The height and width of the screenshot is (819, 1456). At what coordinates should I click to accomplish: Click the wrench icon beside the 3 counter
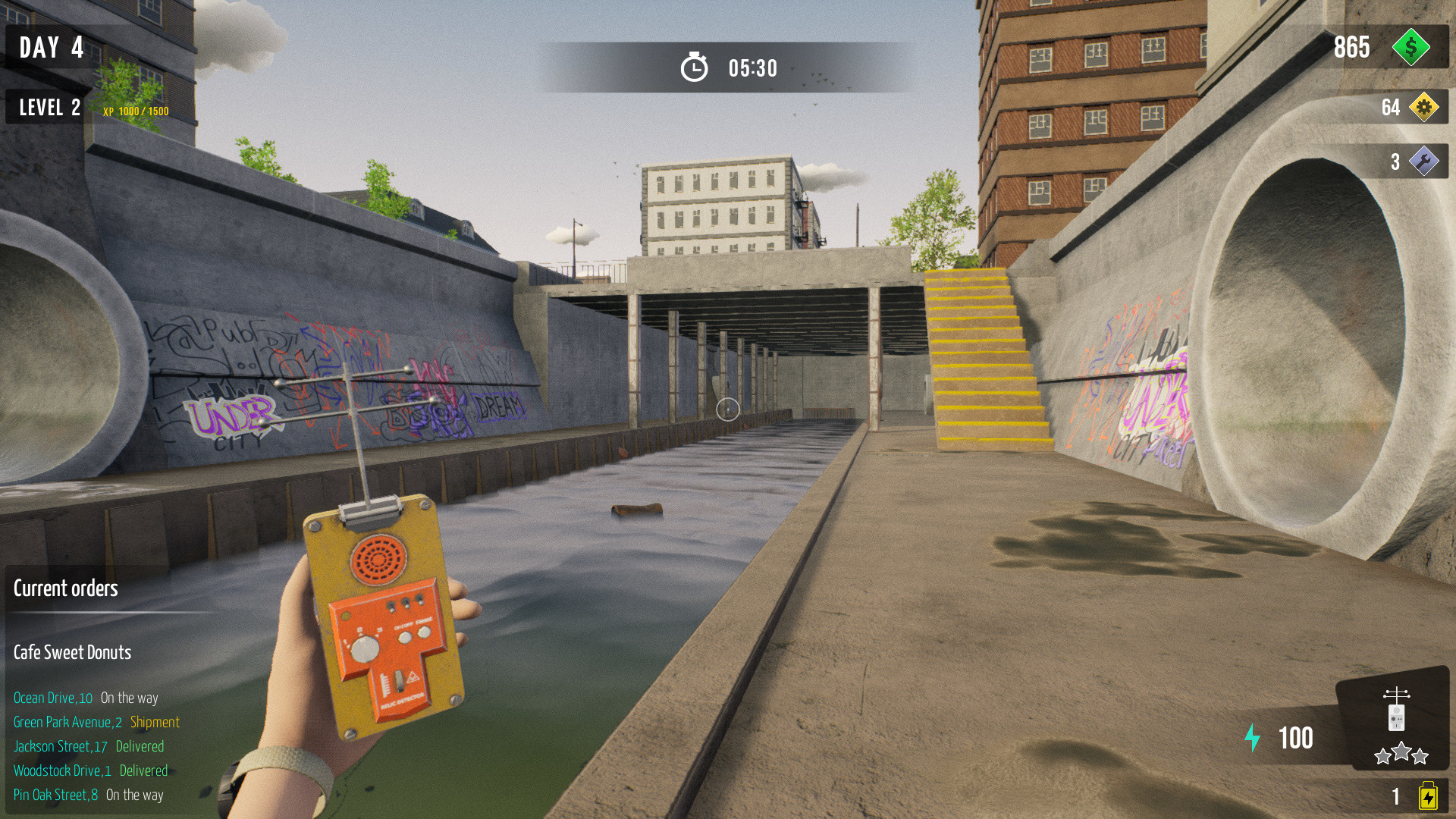[1426, 161]
